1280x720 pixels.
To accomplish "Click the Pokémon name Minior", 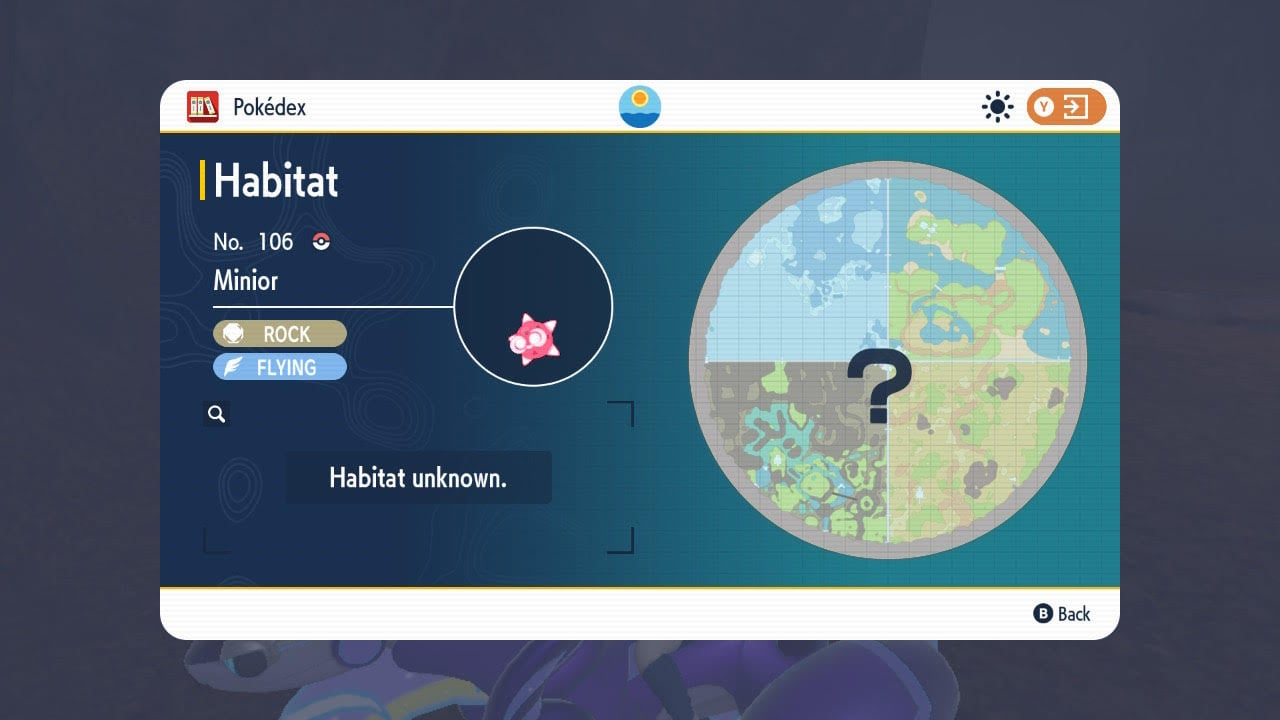I will 246,281.
